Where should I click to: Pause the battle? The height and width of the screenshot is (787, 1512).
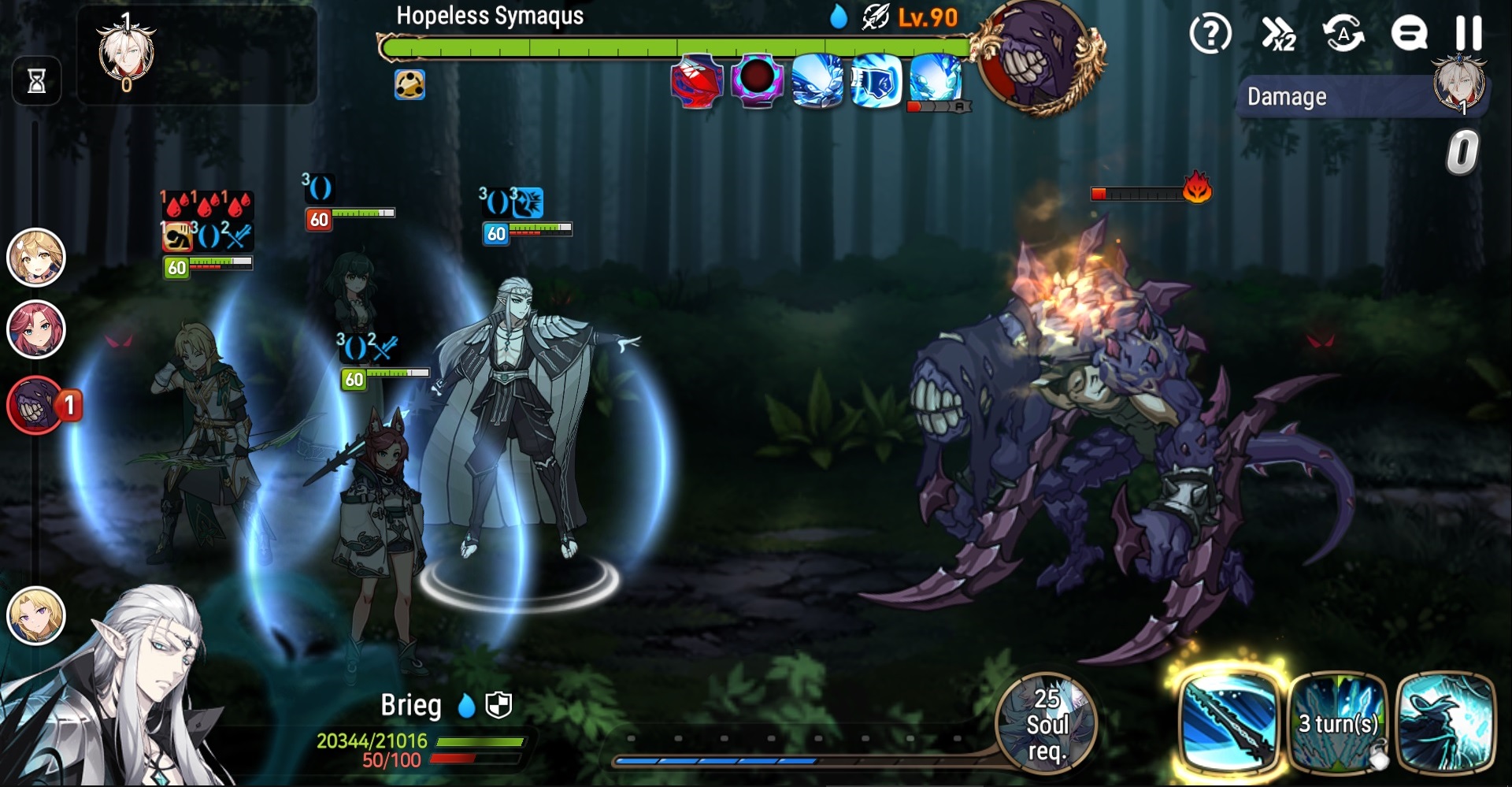tap(1468, 33)
